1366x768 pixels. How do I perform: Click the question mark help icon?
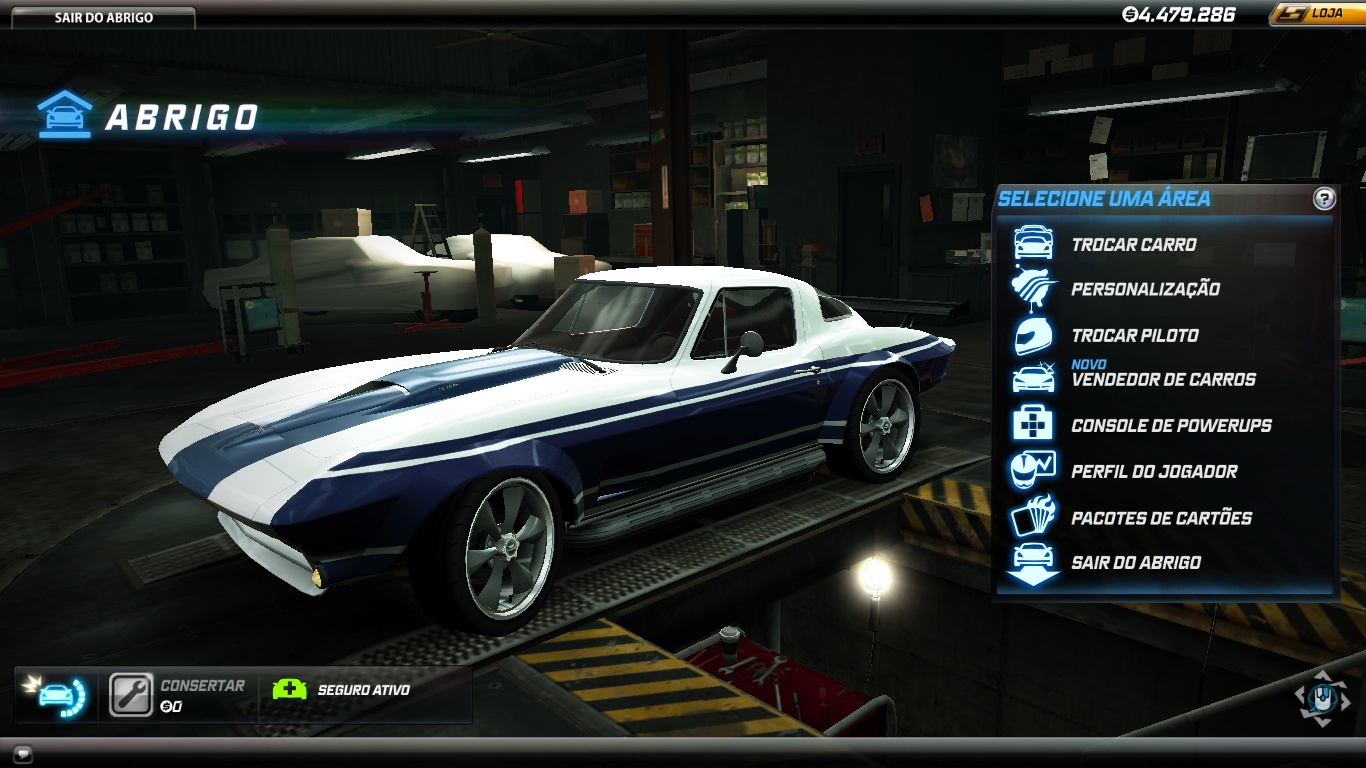[1324, 199]
